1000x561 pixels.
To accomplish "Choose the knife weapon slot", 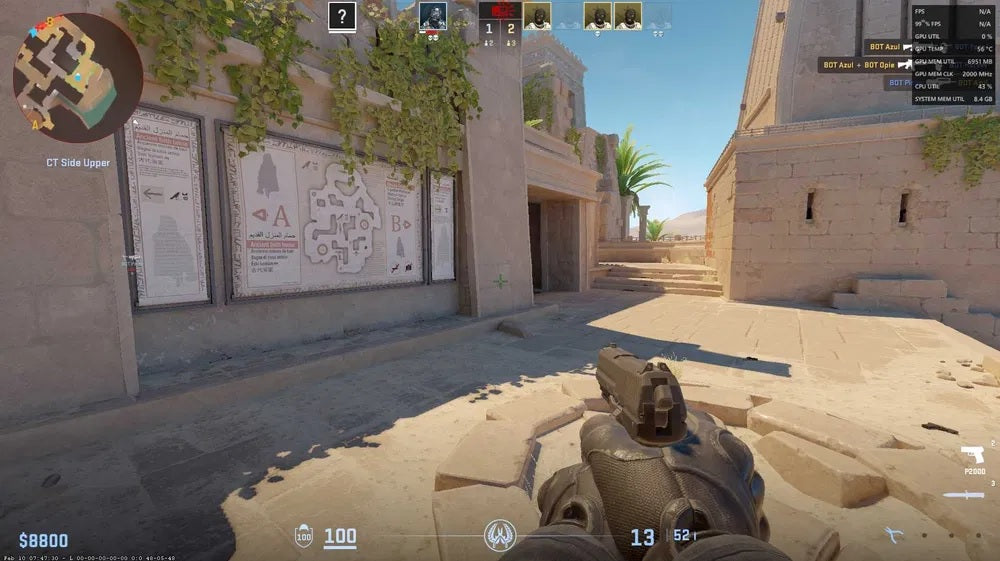I will click(967, 495).
